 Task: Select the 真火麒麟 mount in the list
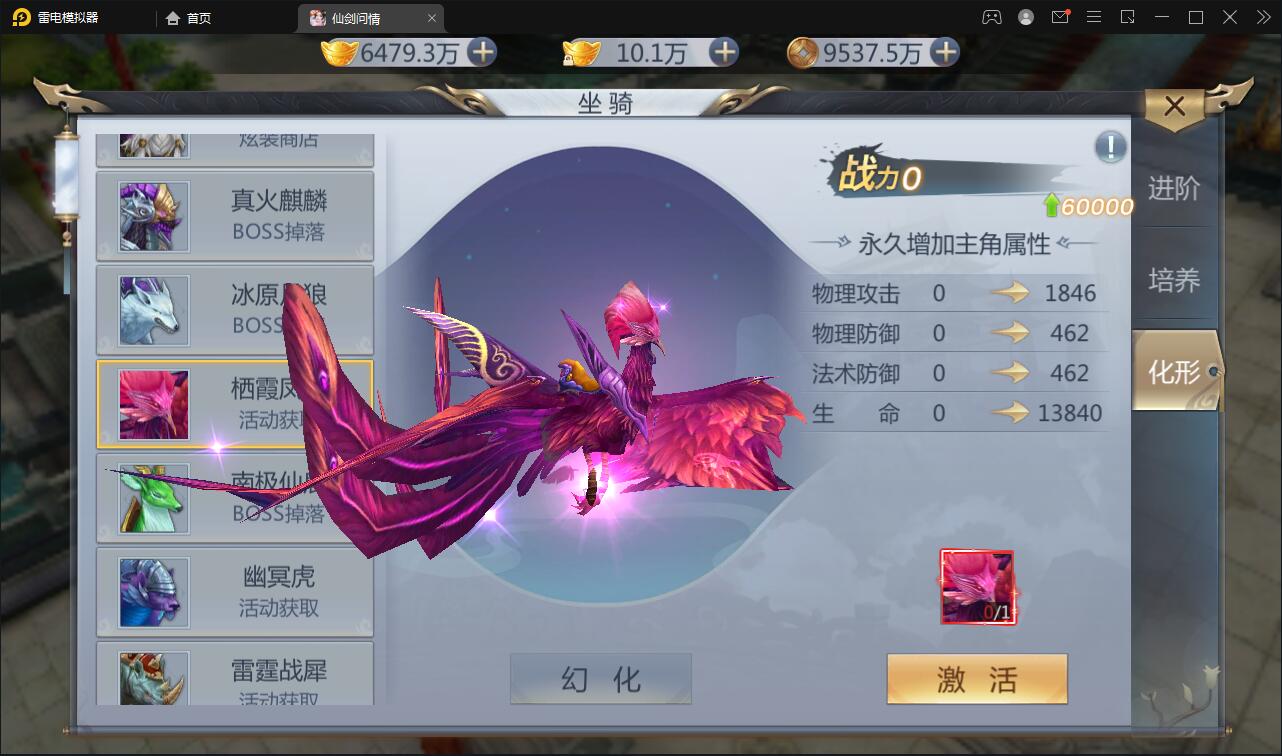pos(234,216)
